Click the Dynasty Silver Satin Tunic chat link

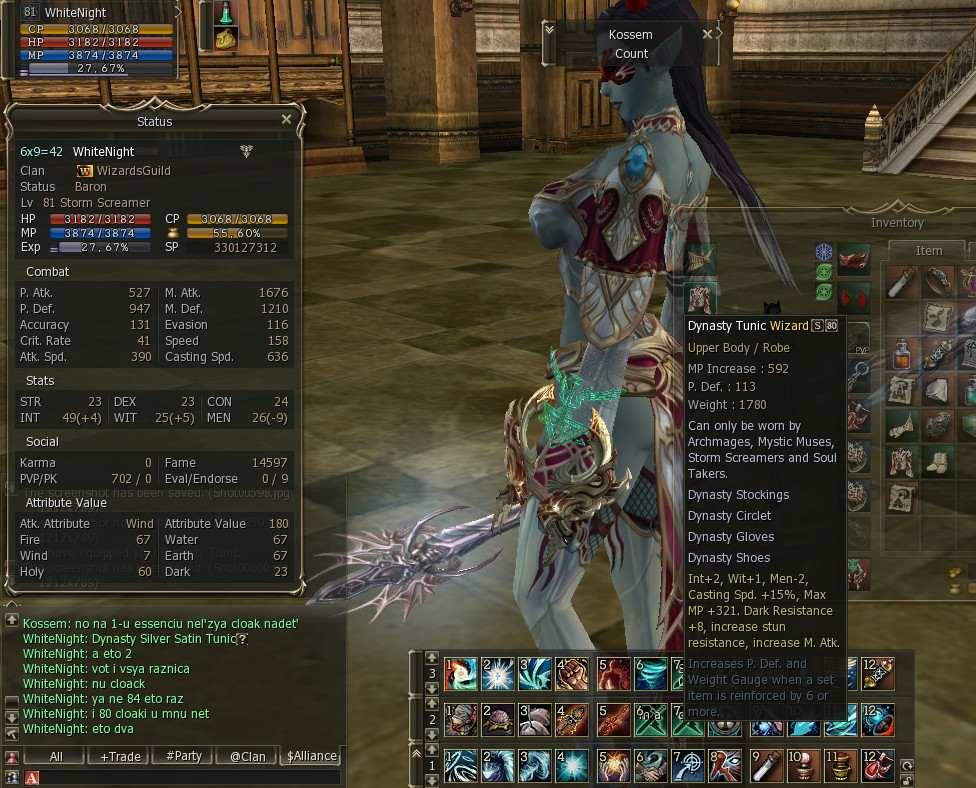click(163, 638)
